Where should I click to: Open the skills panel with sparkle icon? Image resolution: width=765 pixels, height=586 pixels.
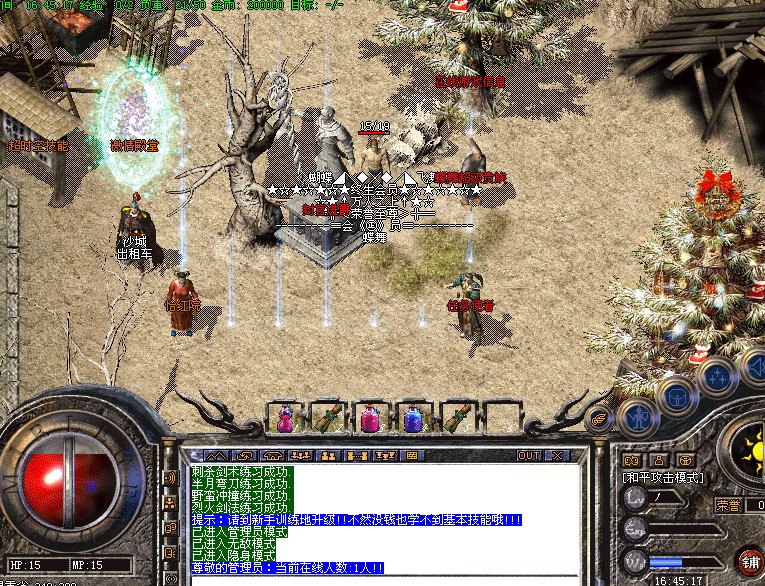pyautogui.click(x=717, y=377)
